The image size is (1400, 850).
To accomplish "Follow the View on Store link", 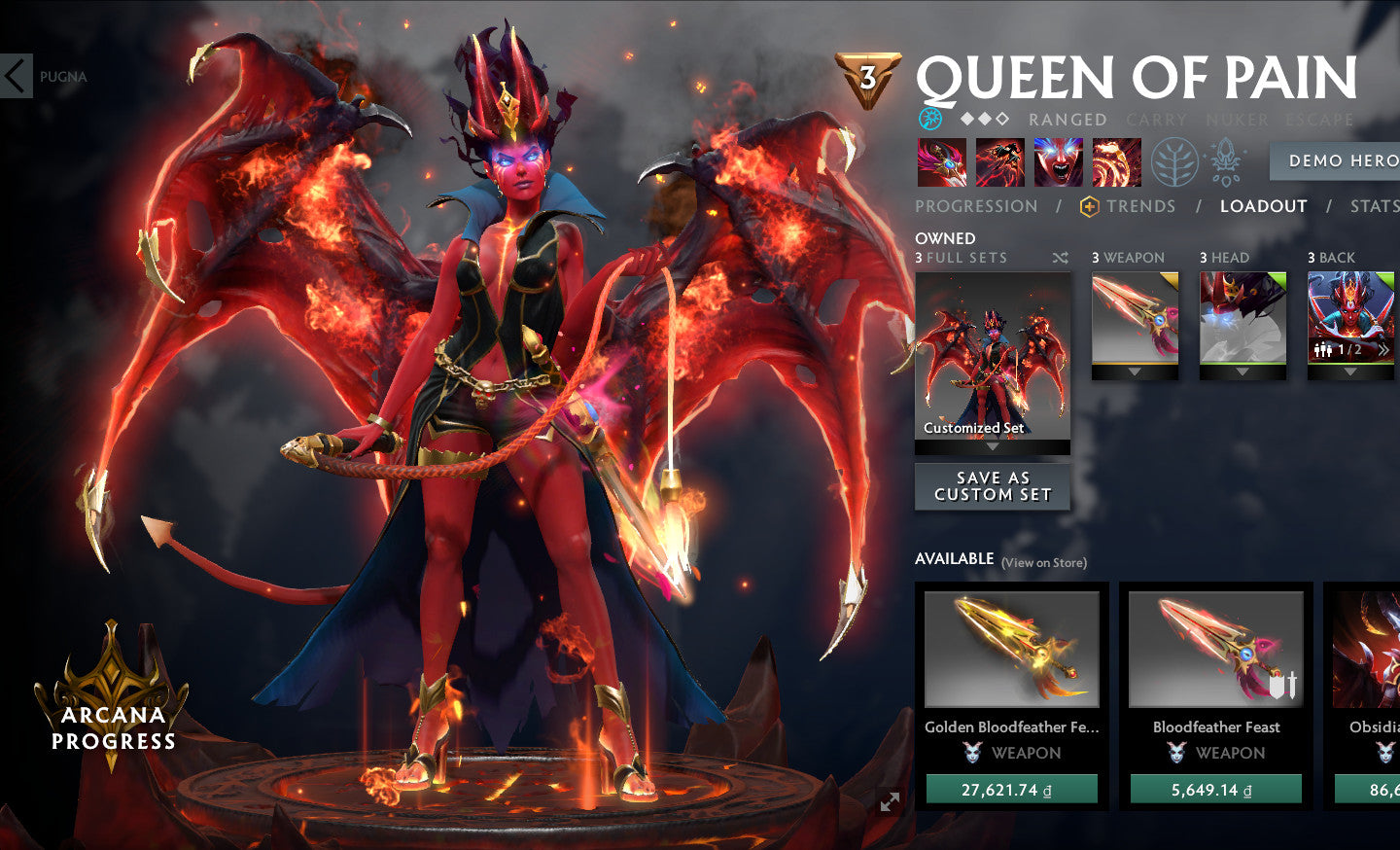I will coord(1044,562).
